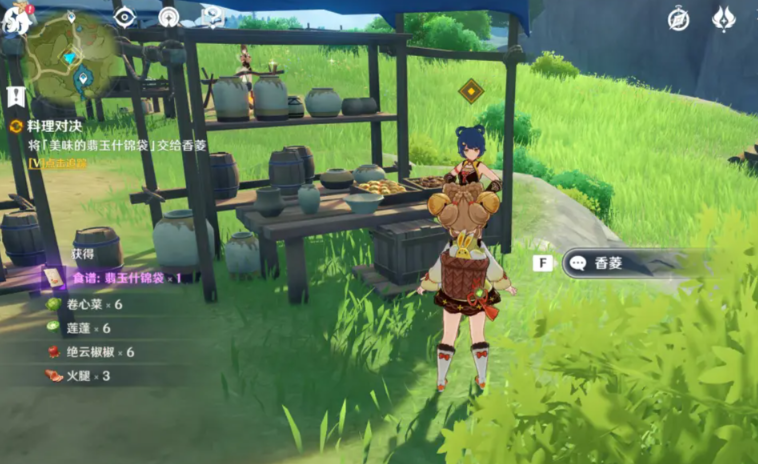The height and width of the screenshot is (464, 758).
Task: Open the exclamation bookmark icon below the minimap
Action: 15,96
